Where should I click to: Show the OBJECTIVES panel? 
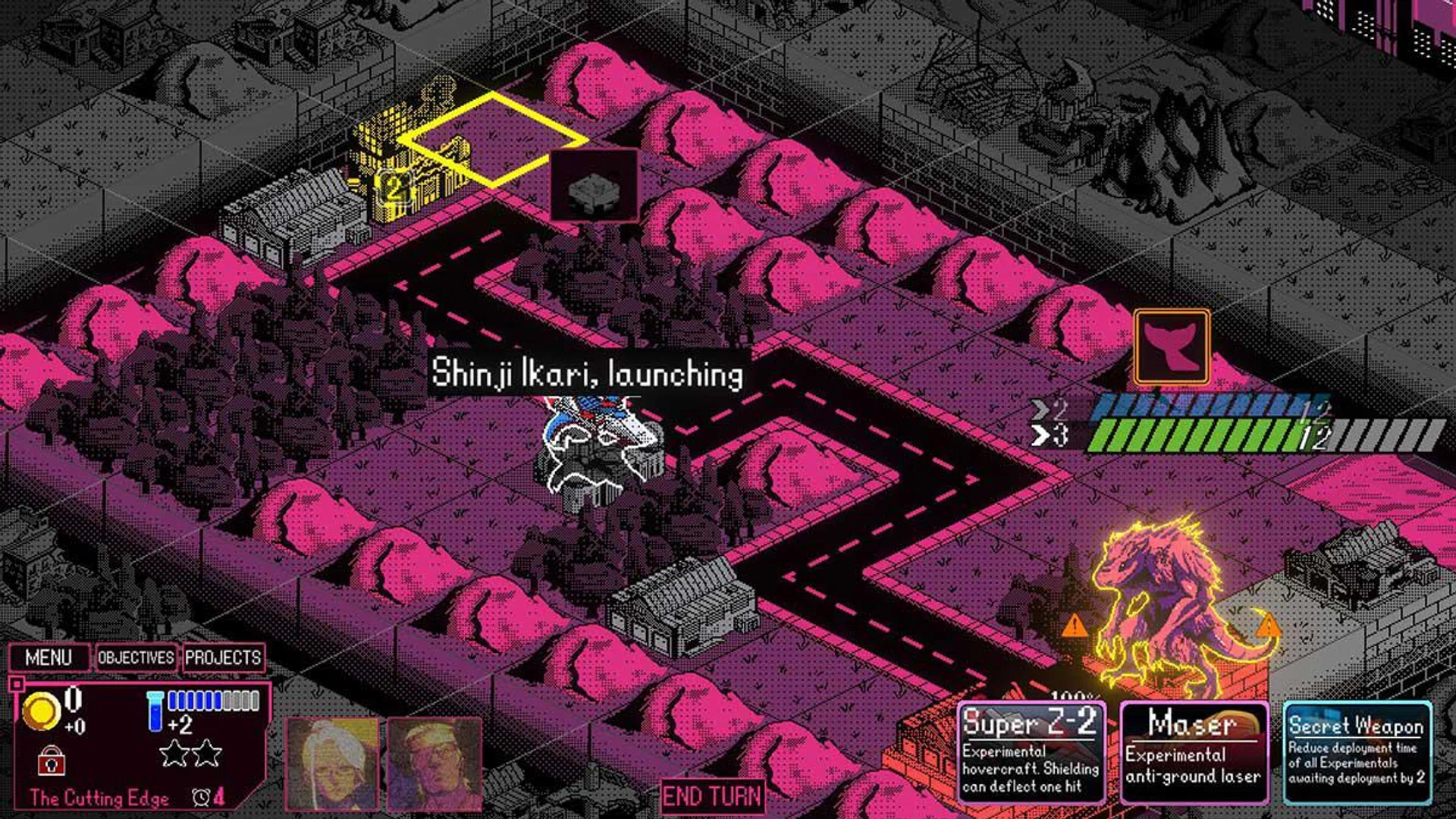(136, 657)
